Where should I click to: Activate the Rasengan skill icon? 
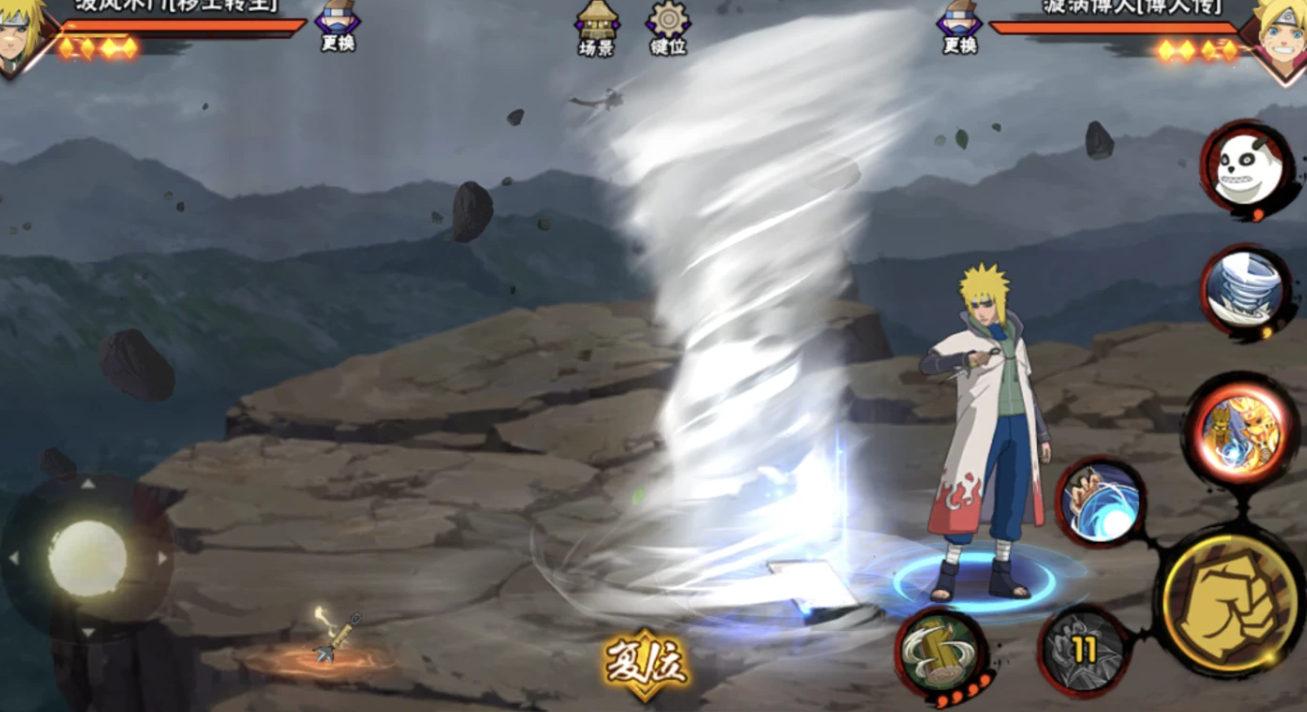(1100, 502)
